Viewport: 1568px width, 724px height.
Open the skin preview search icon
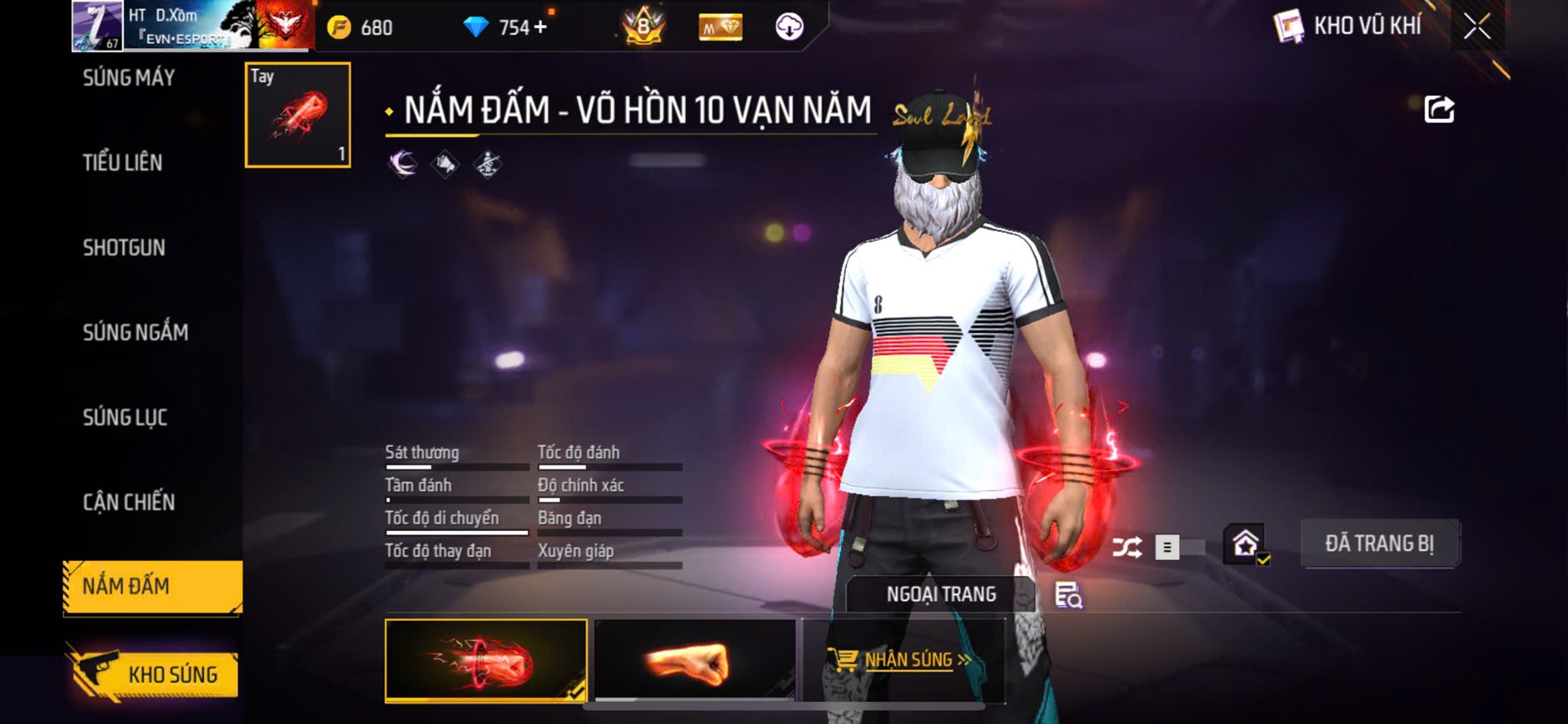(x=1068, y=595)
